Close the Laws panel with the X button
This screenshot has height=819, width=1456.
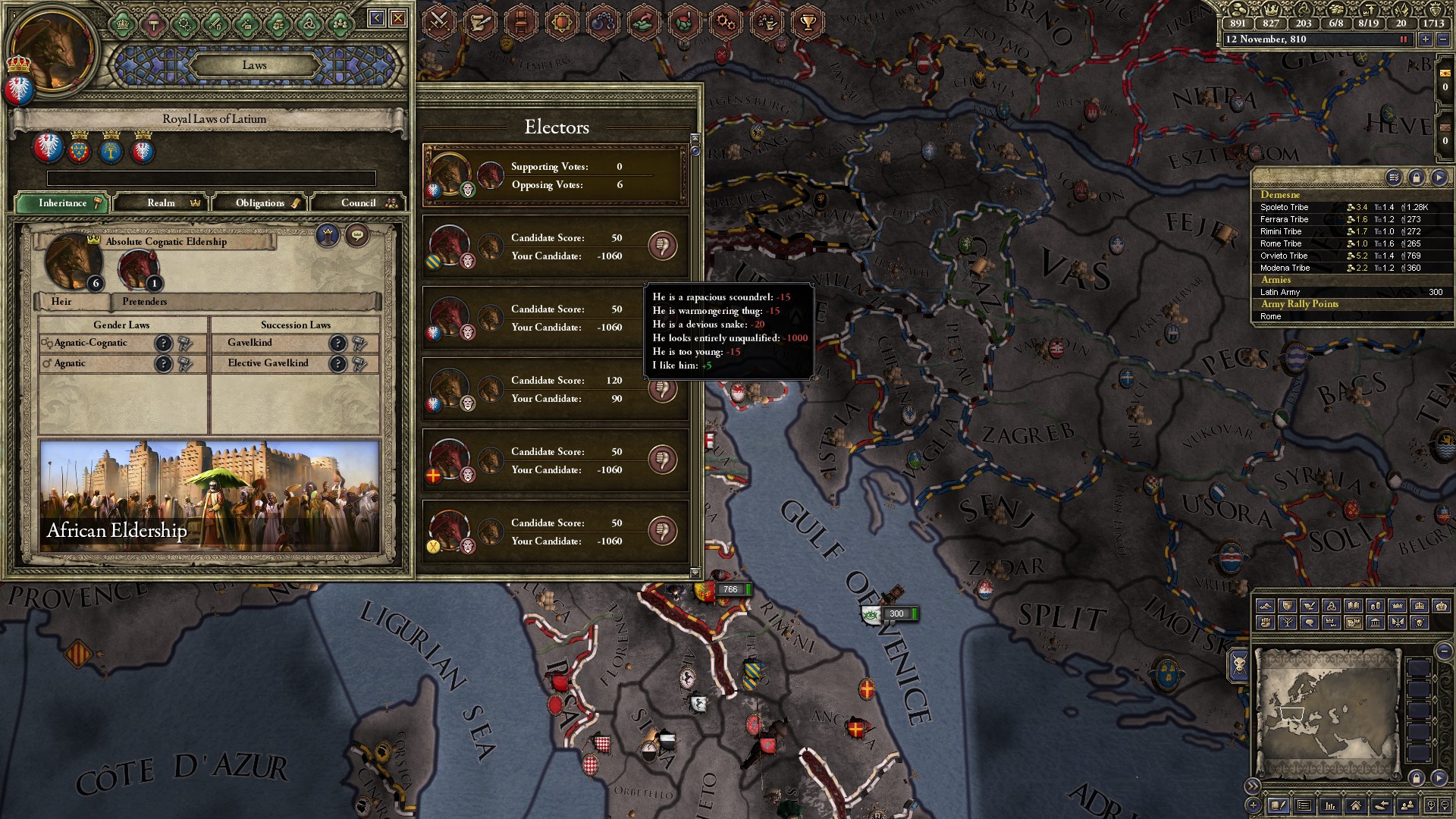398,18
